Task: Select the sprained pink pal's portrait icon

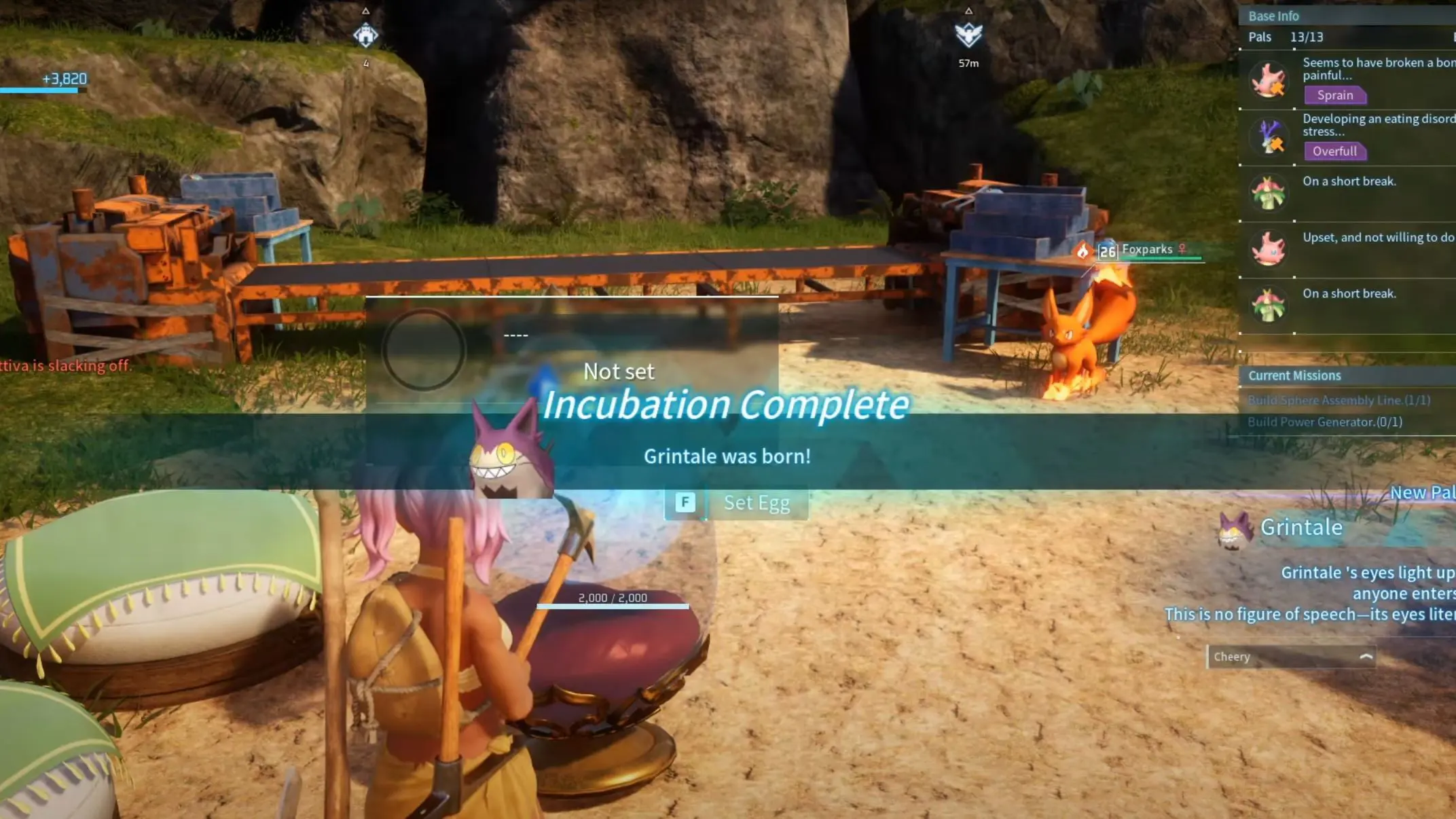Action: tap(1269, 80)
